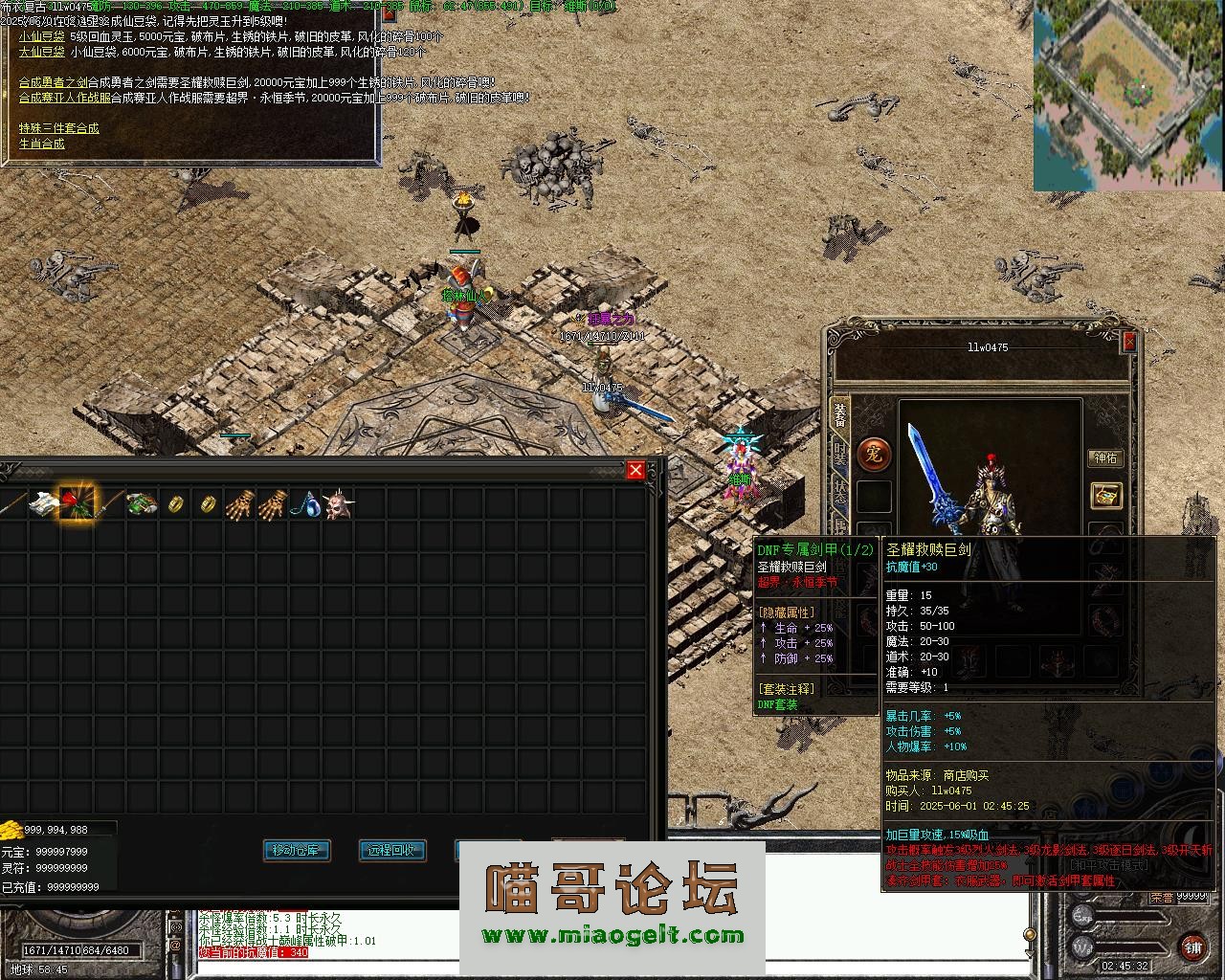Select the blue water-drop necklace item
Screen dimensions: 1225x980
click(304, 503)
